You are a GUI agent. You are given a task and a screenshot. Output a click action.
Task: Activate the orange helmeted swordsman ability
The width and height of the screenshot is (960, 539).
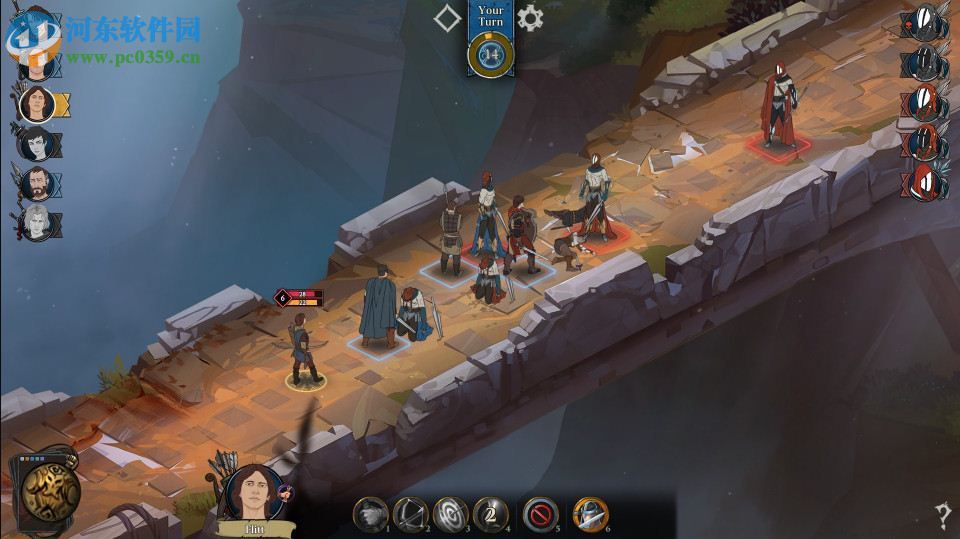[589, 513]
